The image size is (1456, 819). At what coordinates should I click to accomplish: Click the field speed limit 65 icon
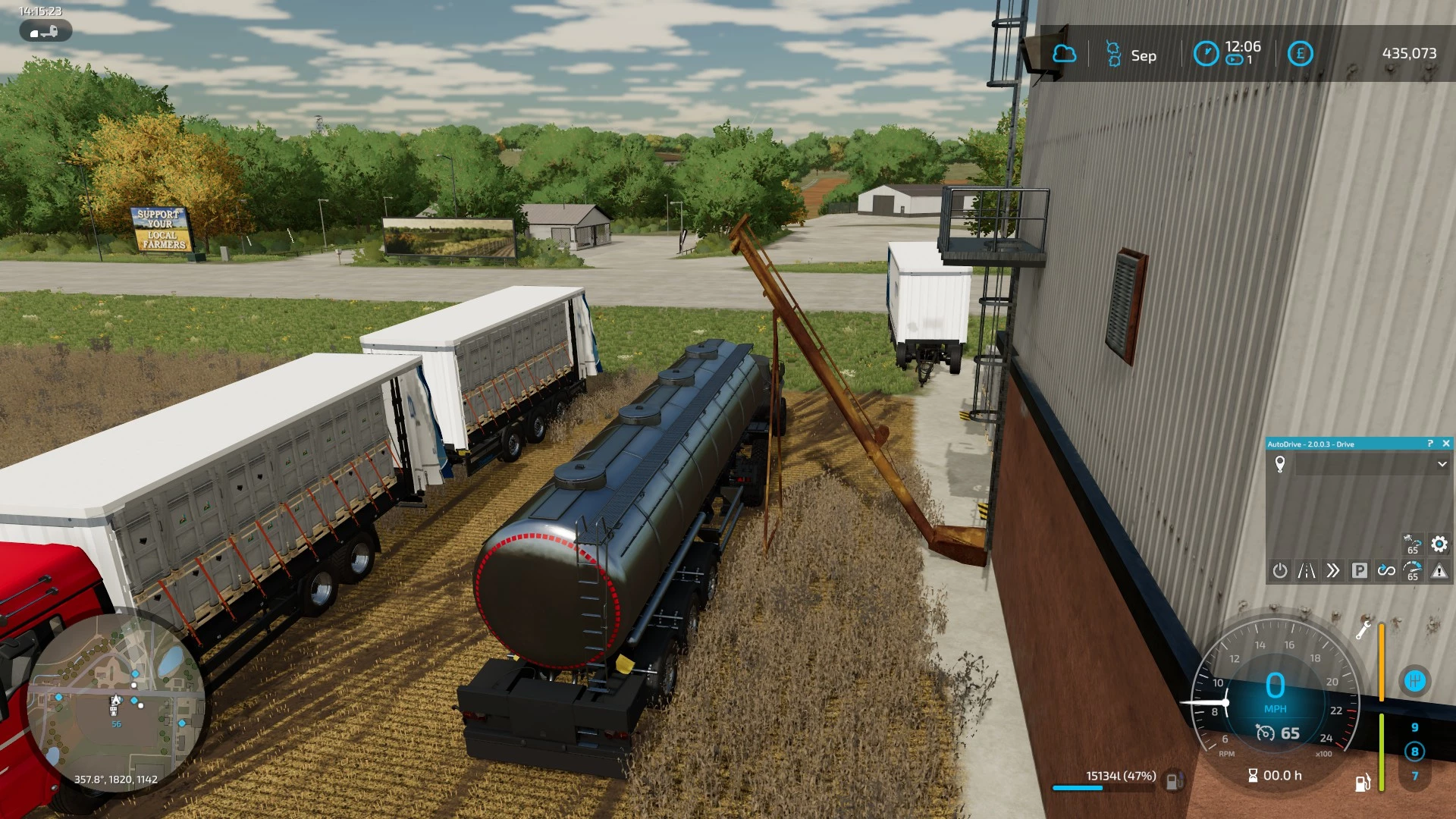1413,544
